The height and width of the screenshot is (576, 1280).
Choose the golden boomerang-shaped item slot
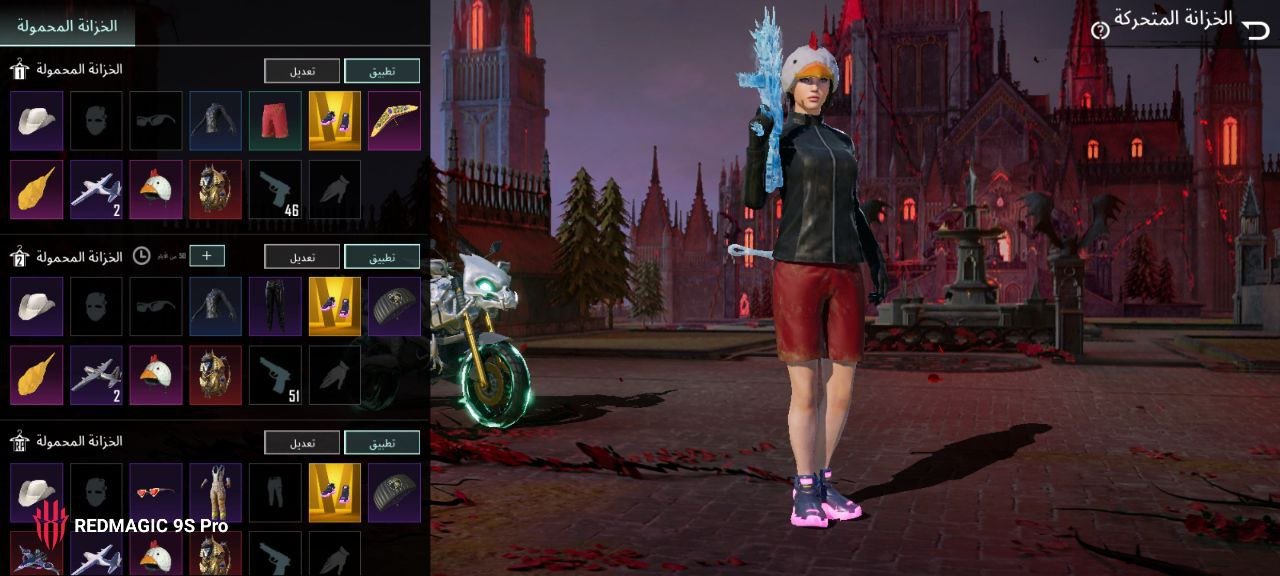tap(394, 121)
